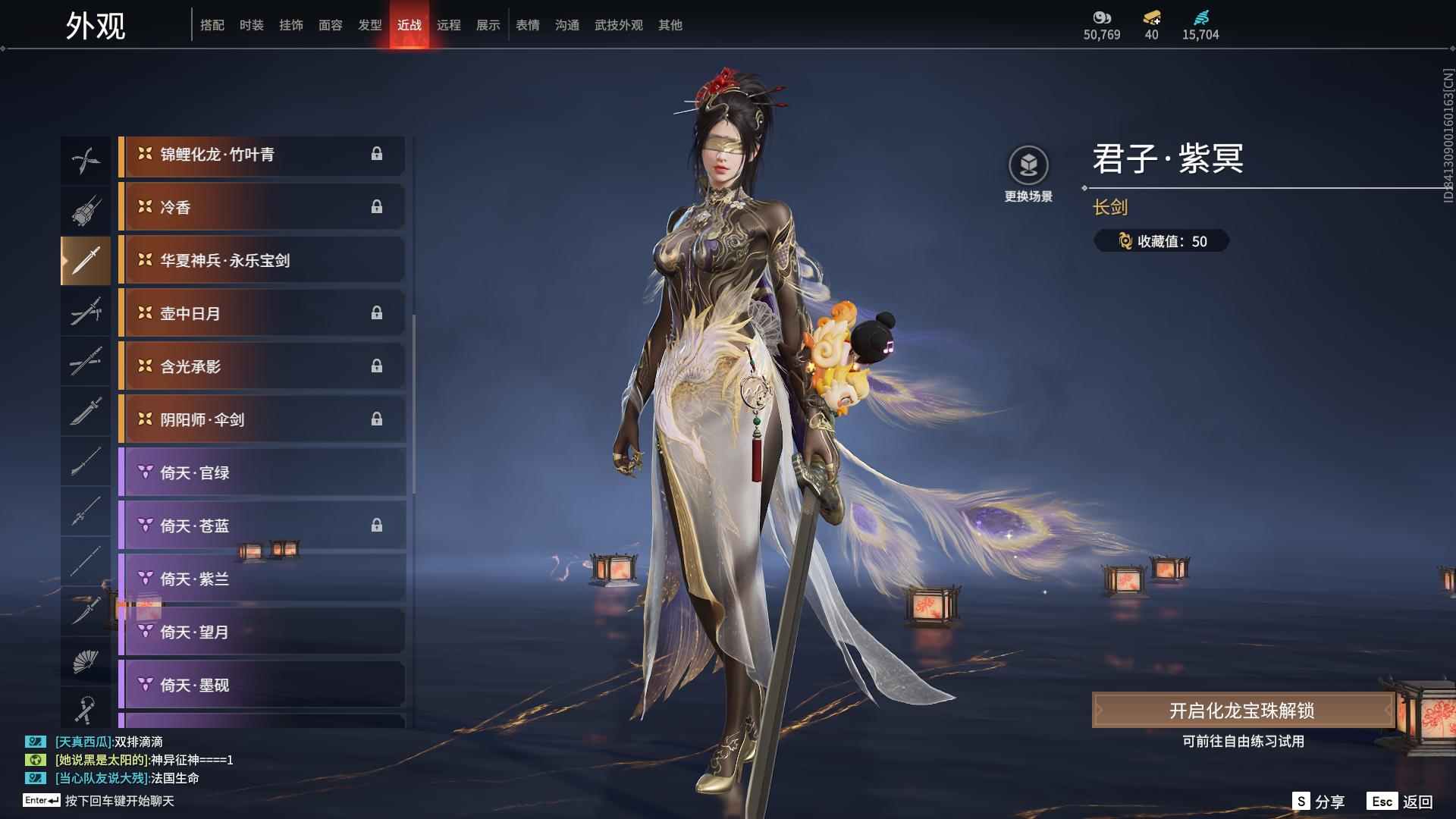Toggle the lock on 壶中日月
1456x819 pixels.
point(378,312)
